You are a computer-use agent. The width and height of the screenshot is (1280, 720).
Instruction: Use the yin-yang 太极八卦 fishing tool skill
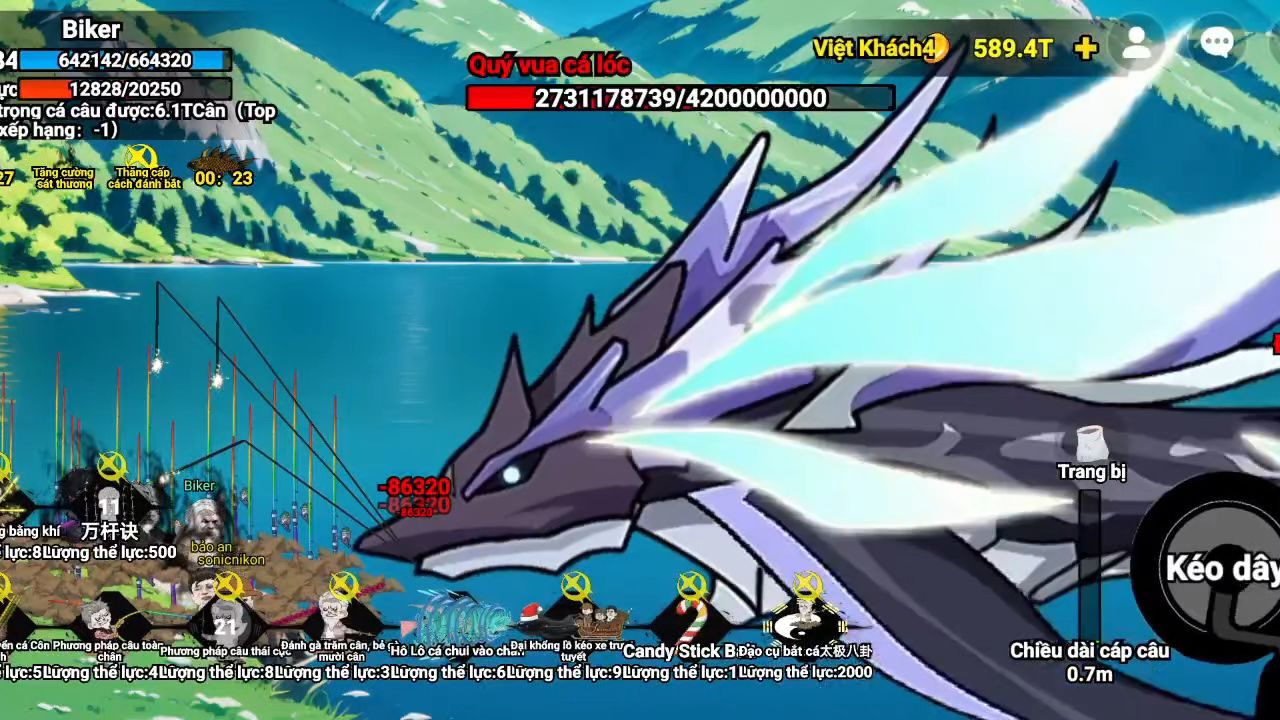(x=806, y=618)
